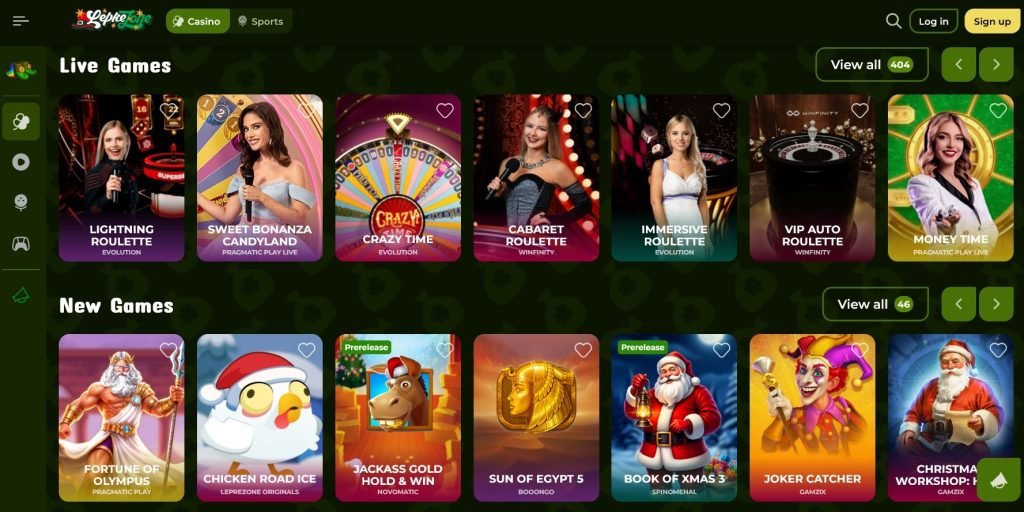Open Cabaret Roulette live game
The height and width of the screenshot is (512, 1024).
(x=536, y=178)
